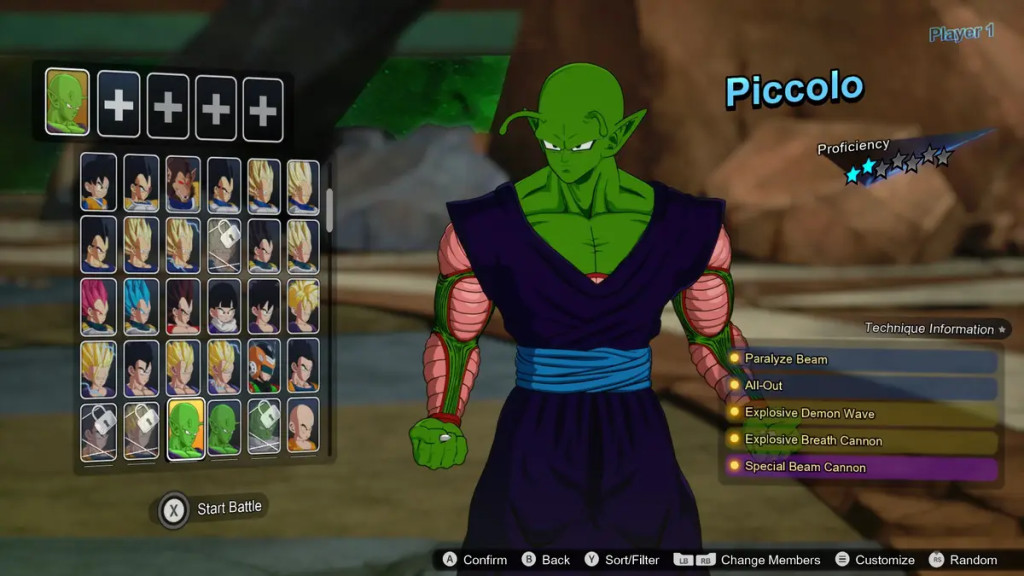Pick kid Gohan with the white collar
The height and width of the screenshot is (576, 1024).
(224, 306)
